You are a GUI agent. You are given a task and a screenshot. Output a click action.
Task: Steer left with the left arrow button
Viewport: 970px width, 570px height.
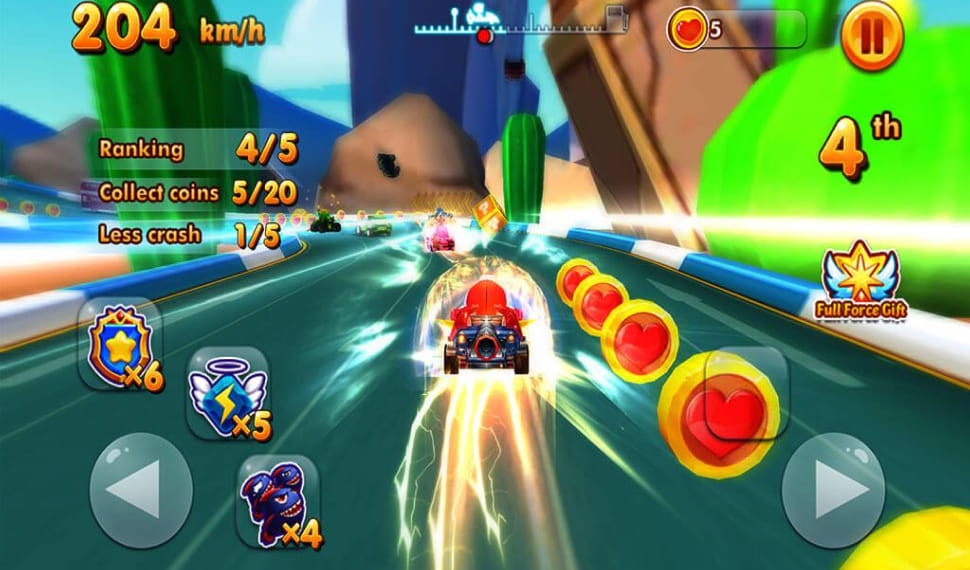[140, 490]
